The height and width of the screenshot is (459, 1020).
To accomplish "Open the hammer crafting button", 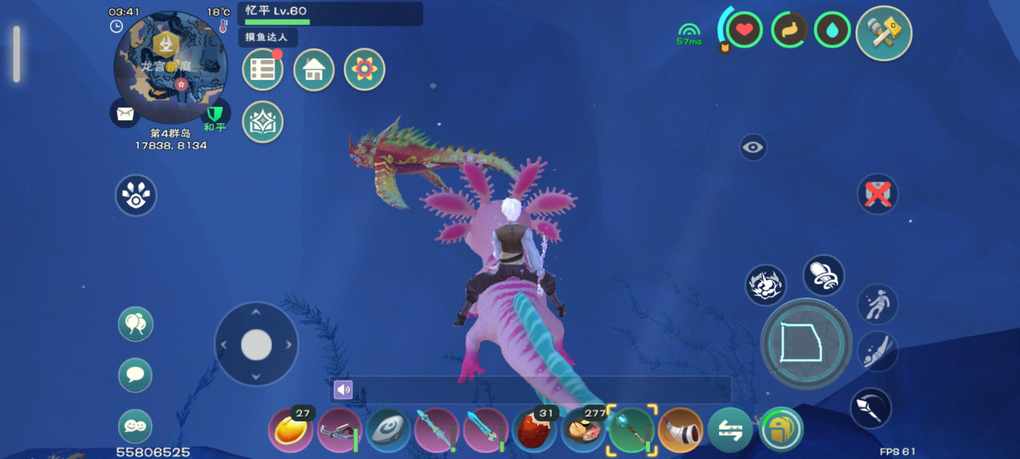I will [x=884, y=34].
